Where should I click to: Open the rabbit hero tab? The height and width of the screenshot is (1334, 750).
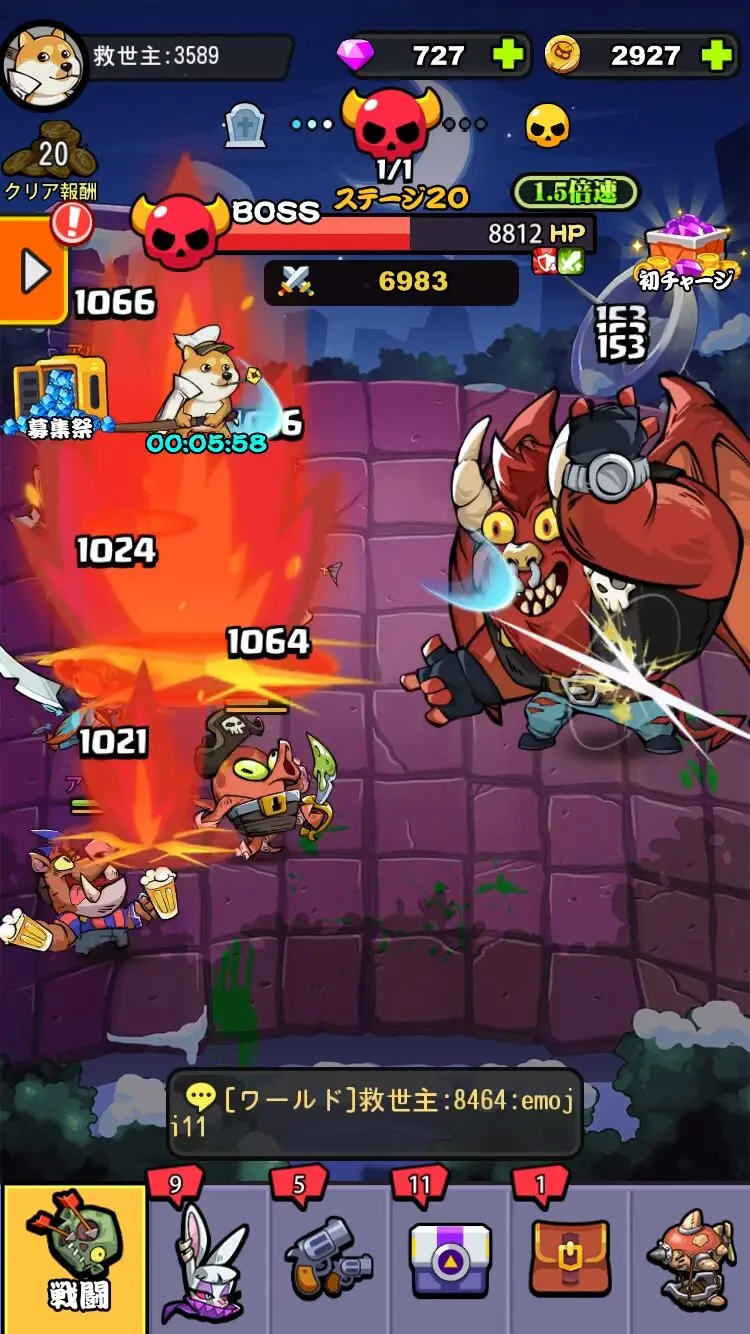pos(210,1258)
